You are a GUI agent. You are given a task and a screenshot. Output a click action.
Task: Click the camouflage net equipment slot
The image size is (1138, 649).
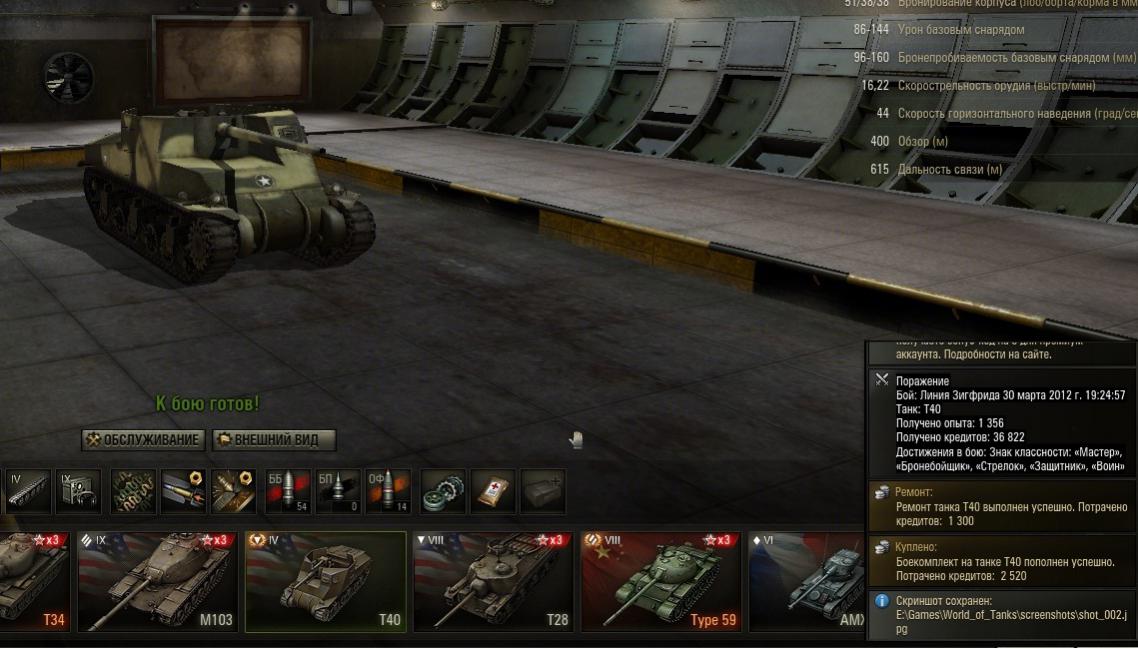point(133,491)
